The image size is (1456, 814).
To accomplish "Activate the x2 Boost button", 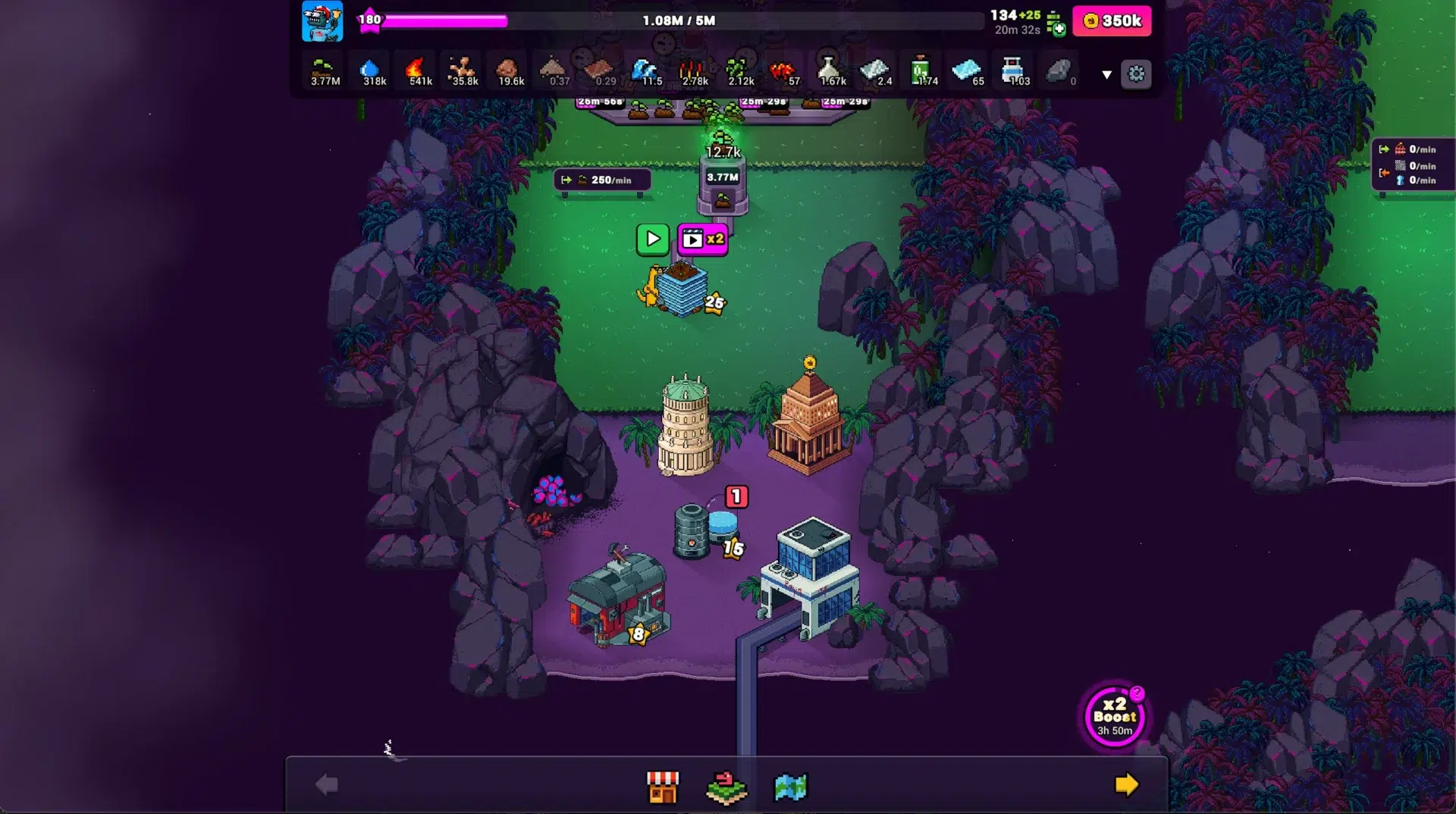I will (x=1114, y=716).
